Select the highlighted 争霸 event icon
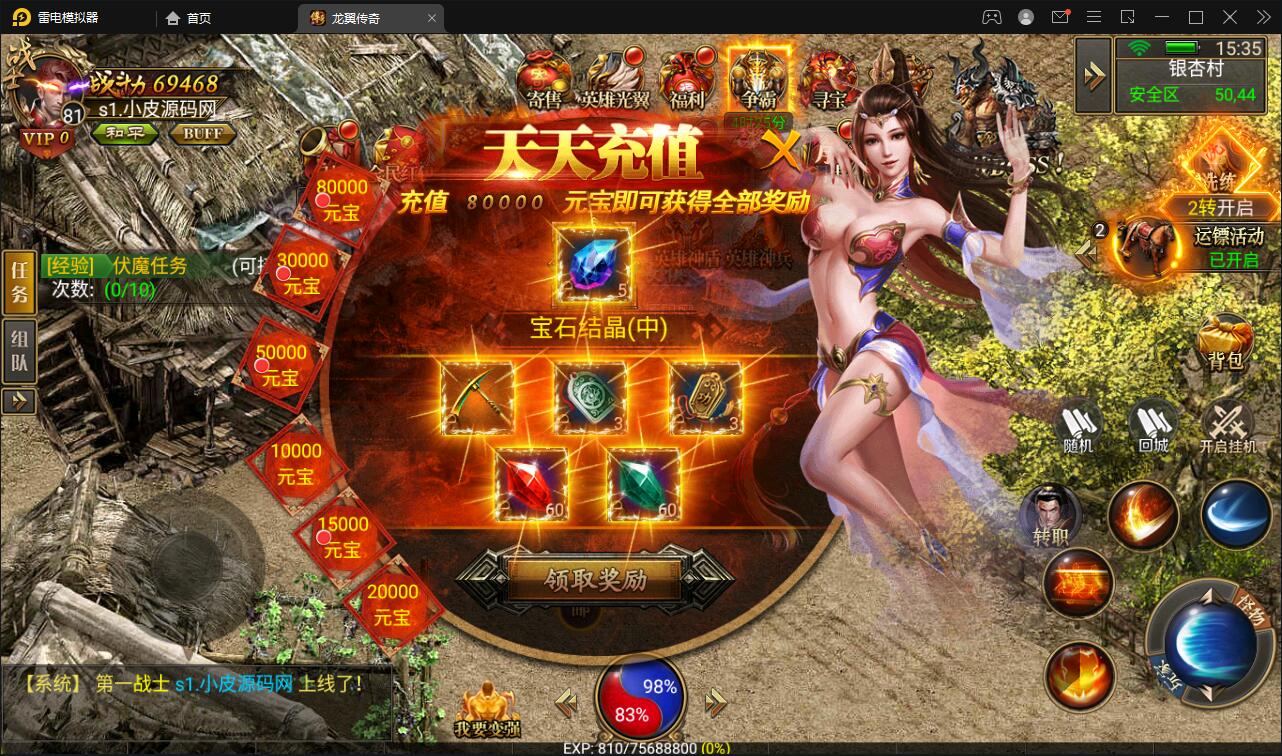This screenshot has height=756, width=1282. (x=757, y=75)
